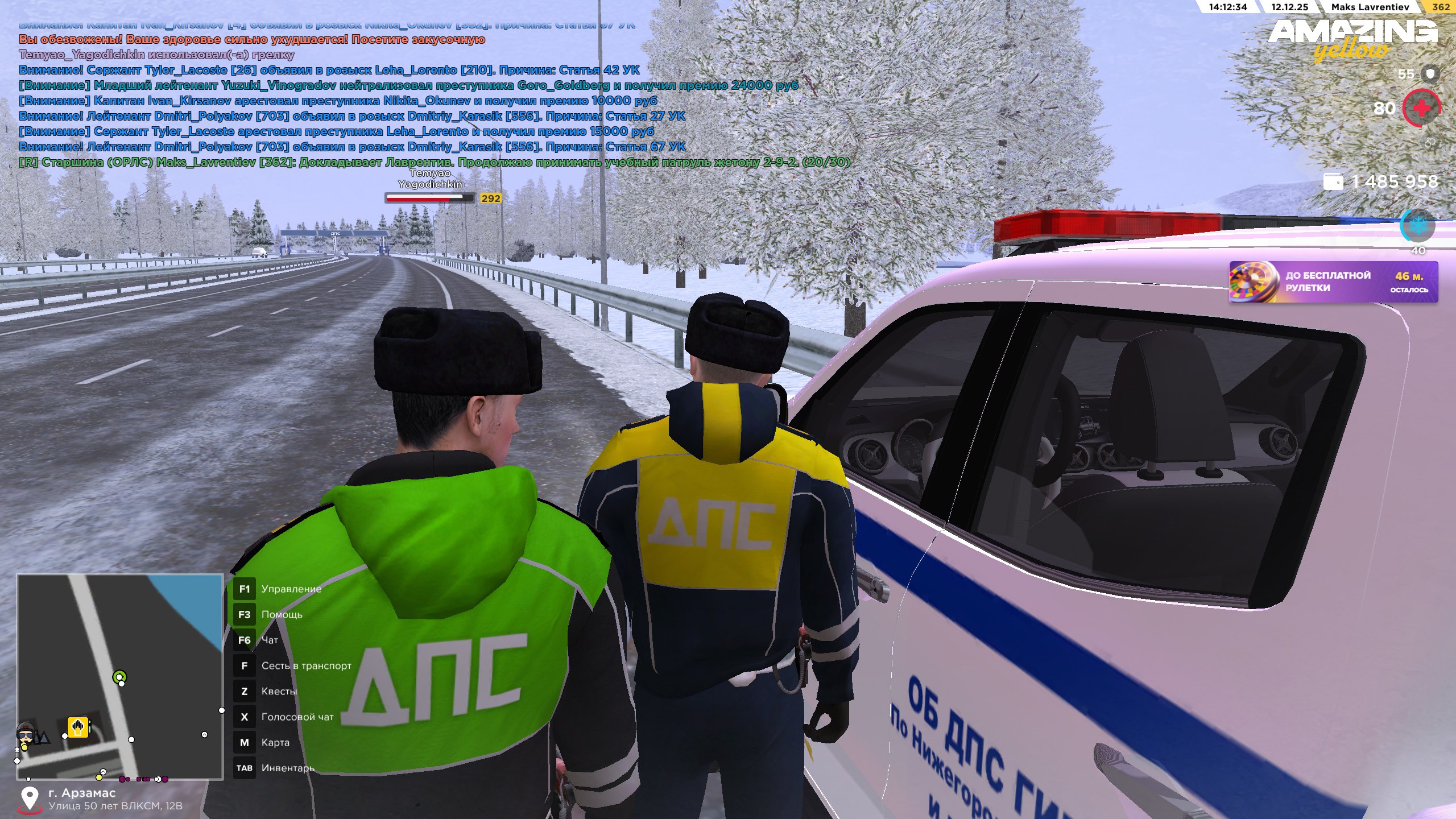Click the location pin icon near Арзамас

pos(30,799)
